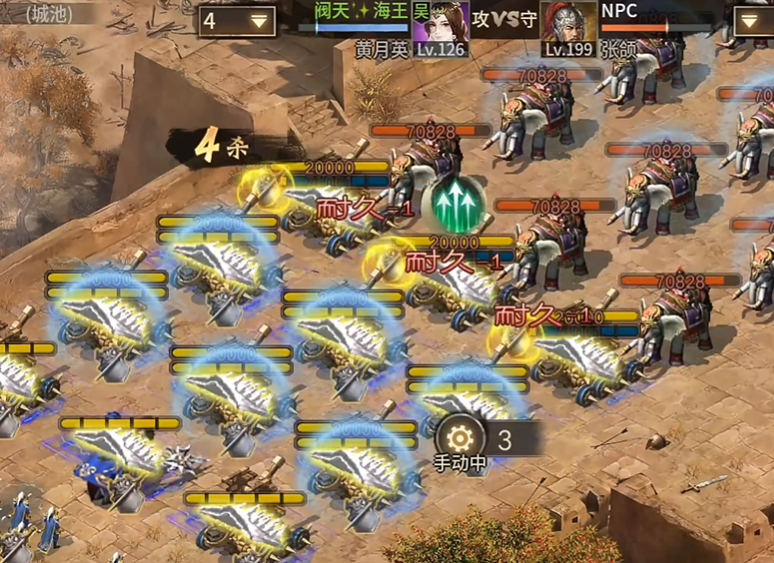Select attacker portrait 黄月英 Lv.126
Screen dimensions: 774x563
440,27
